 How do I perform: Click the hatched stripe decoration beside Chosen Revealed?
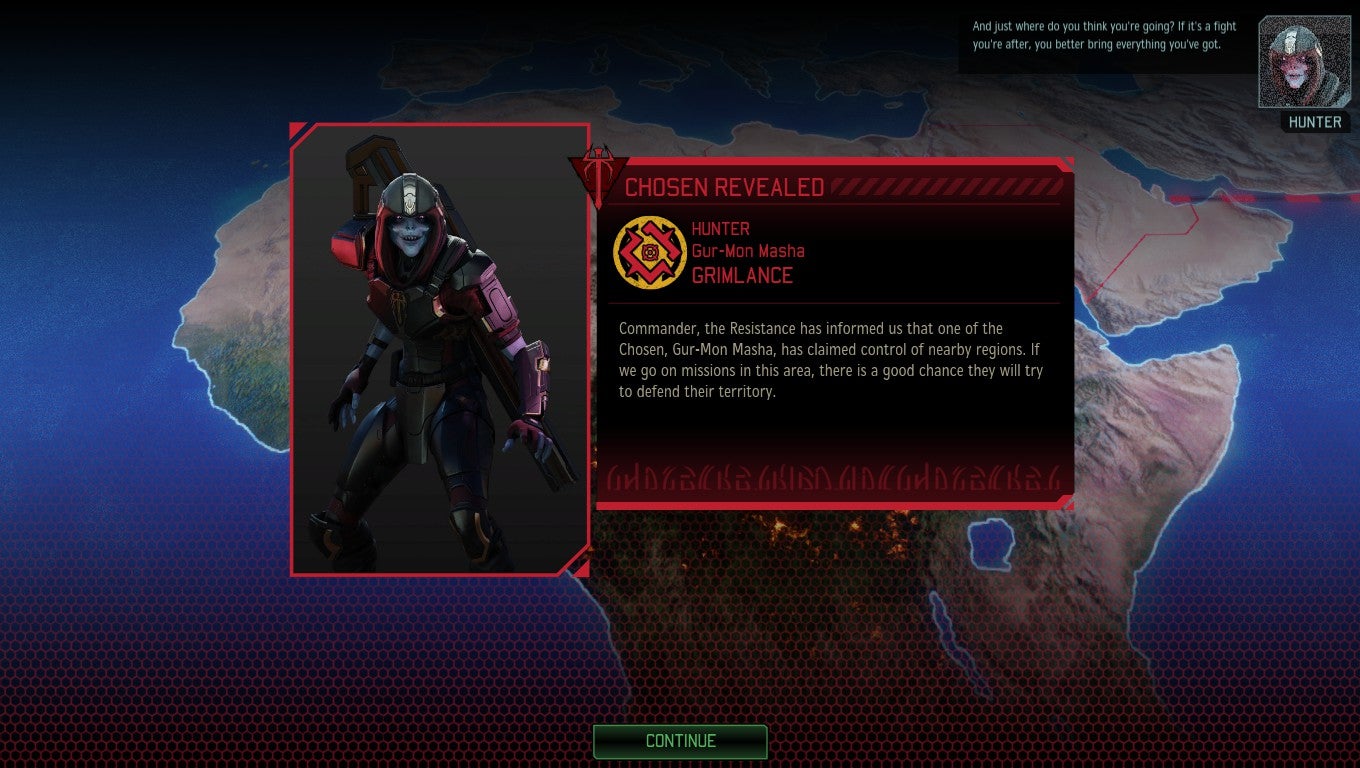tap(950, 184)
